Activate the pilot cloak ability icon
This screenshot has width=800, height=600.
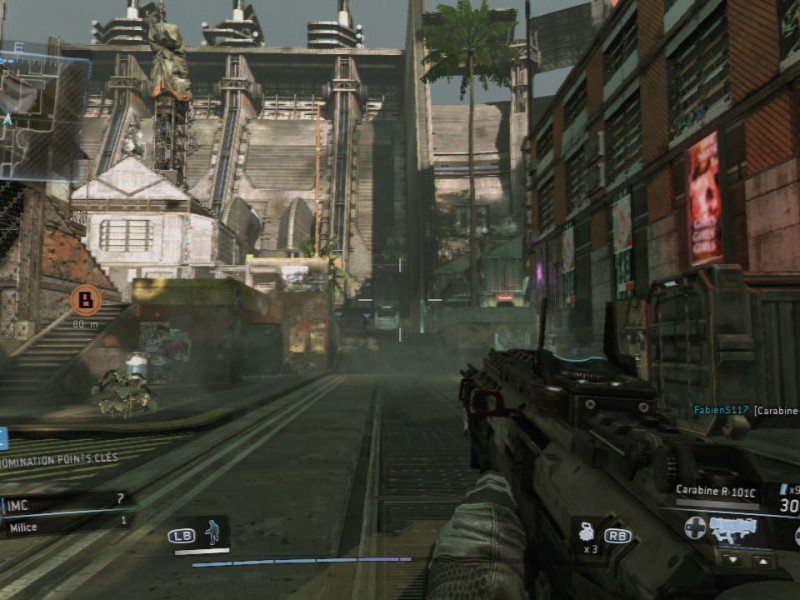point(211,533)
